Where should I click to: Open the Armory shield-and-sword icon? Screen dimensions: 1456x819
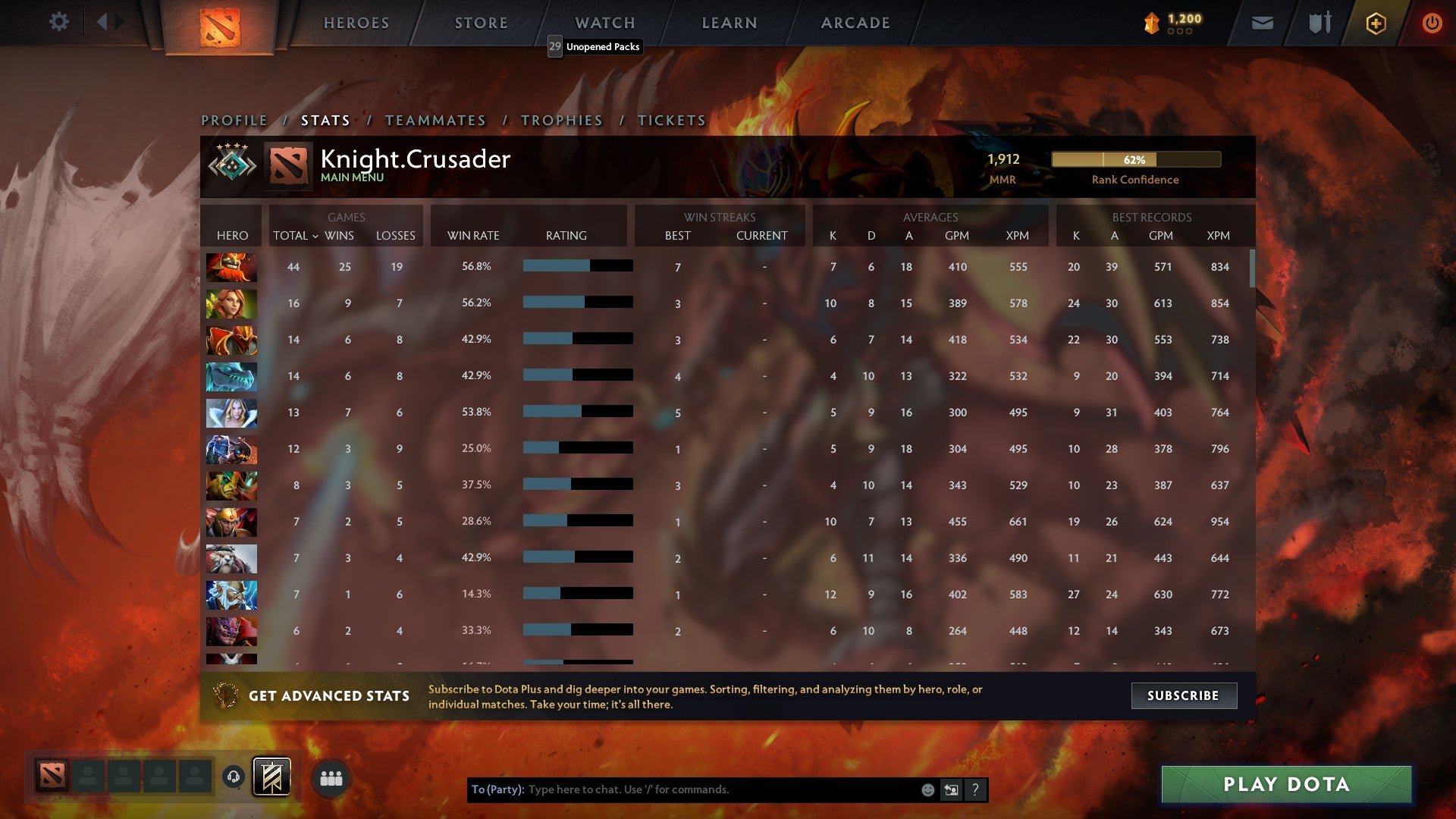click(1319, 23)
